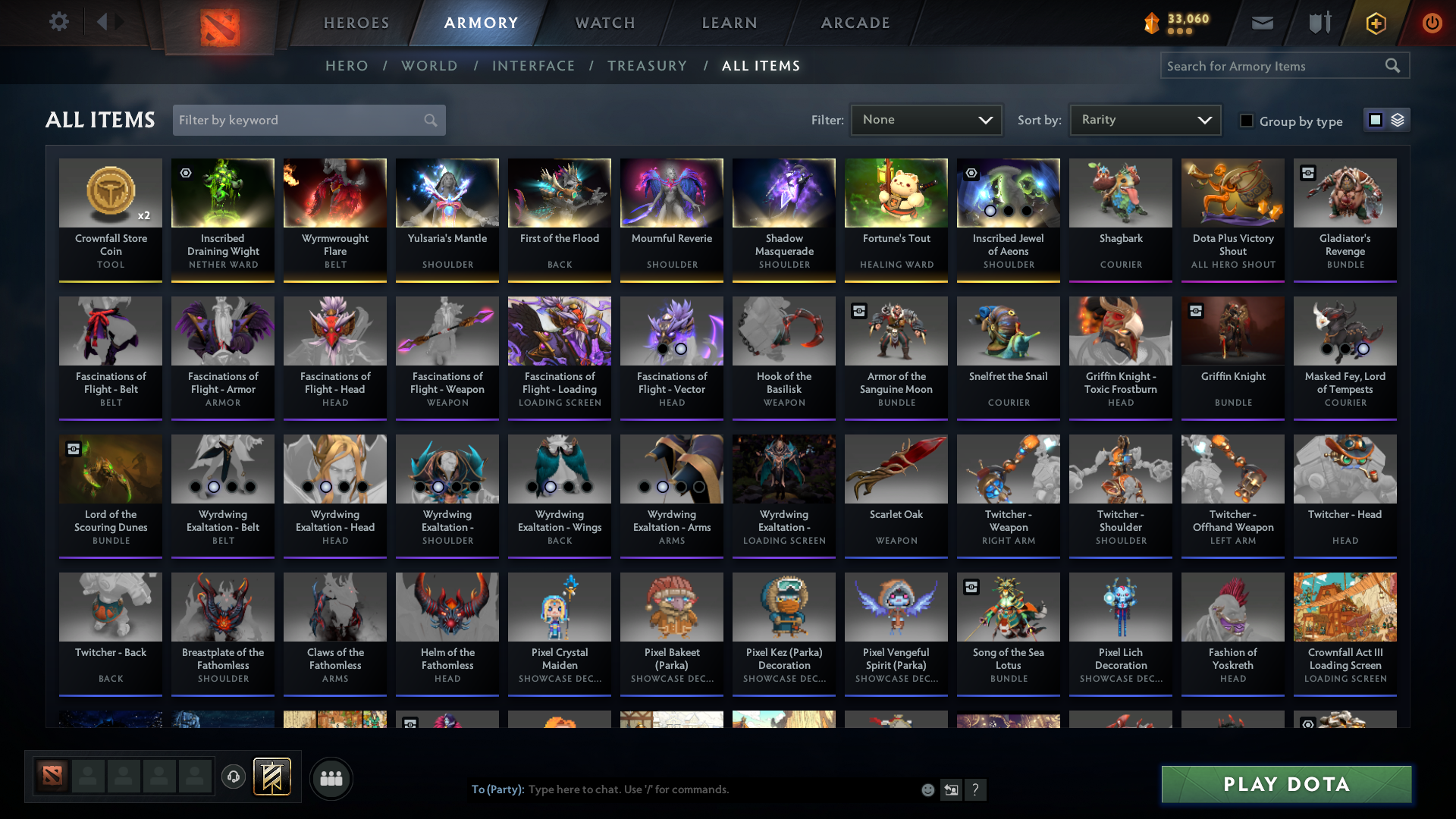Click the Crownfall banner icon near chat

tap(274, 777)
